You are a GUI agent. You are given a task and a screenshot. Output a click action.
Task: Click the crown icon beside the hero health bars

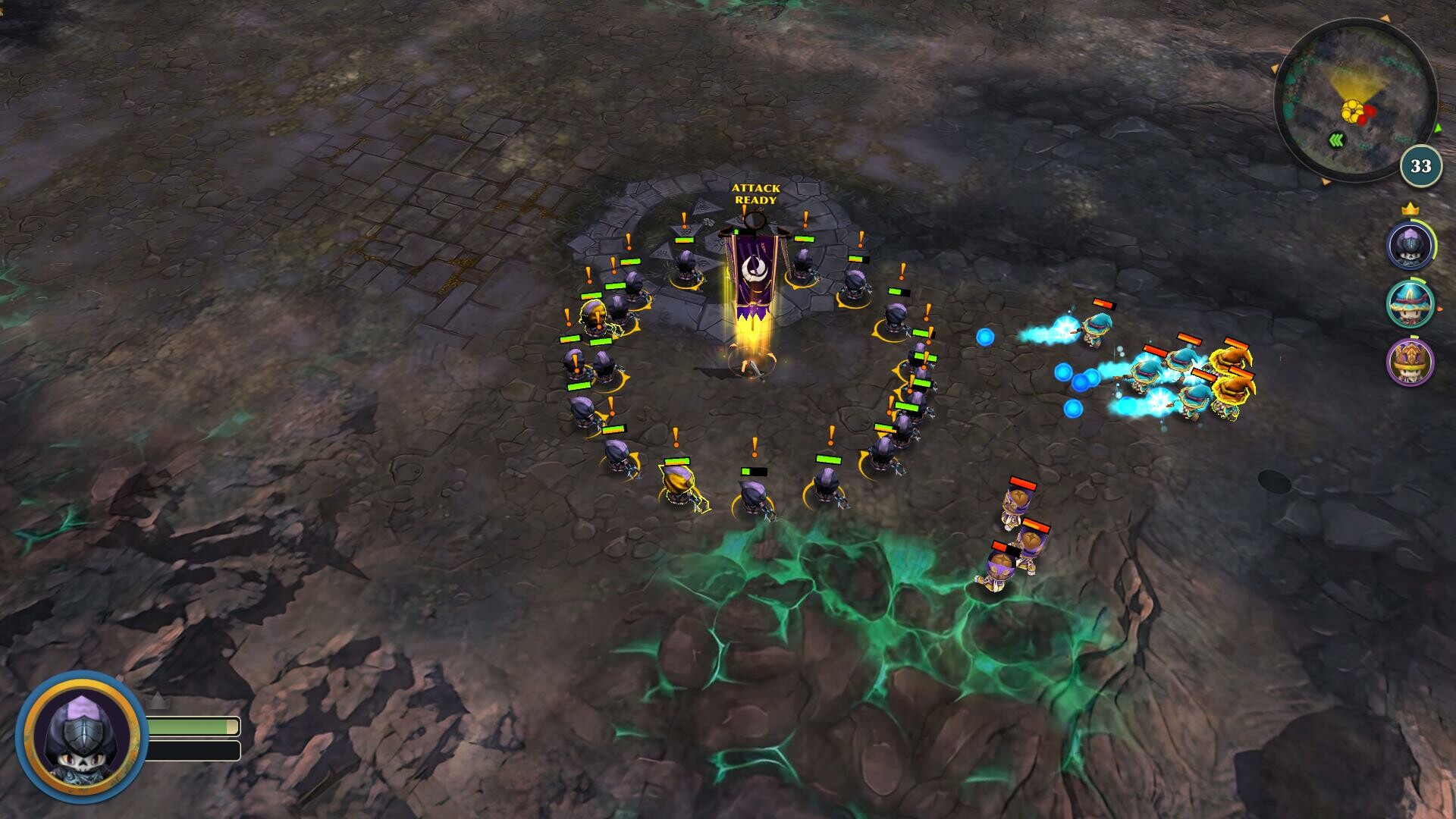(x=157, y=701)
